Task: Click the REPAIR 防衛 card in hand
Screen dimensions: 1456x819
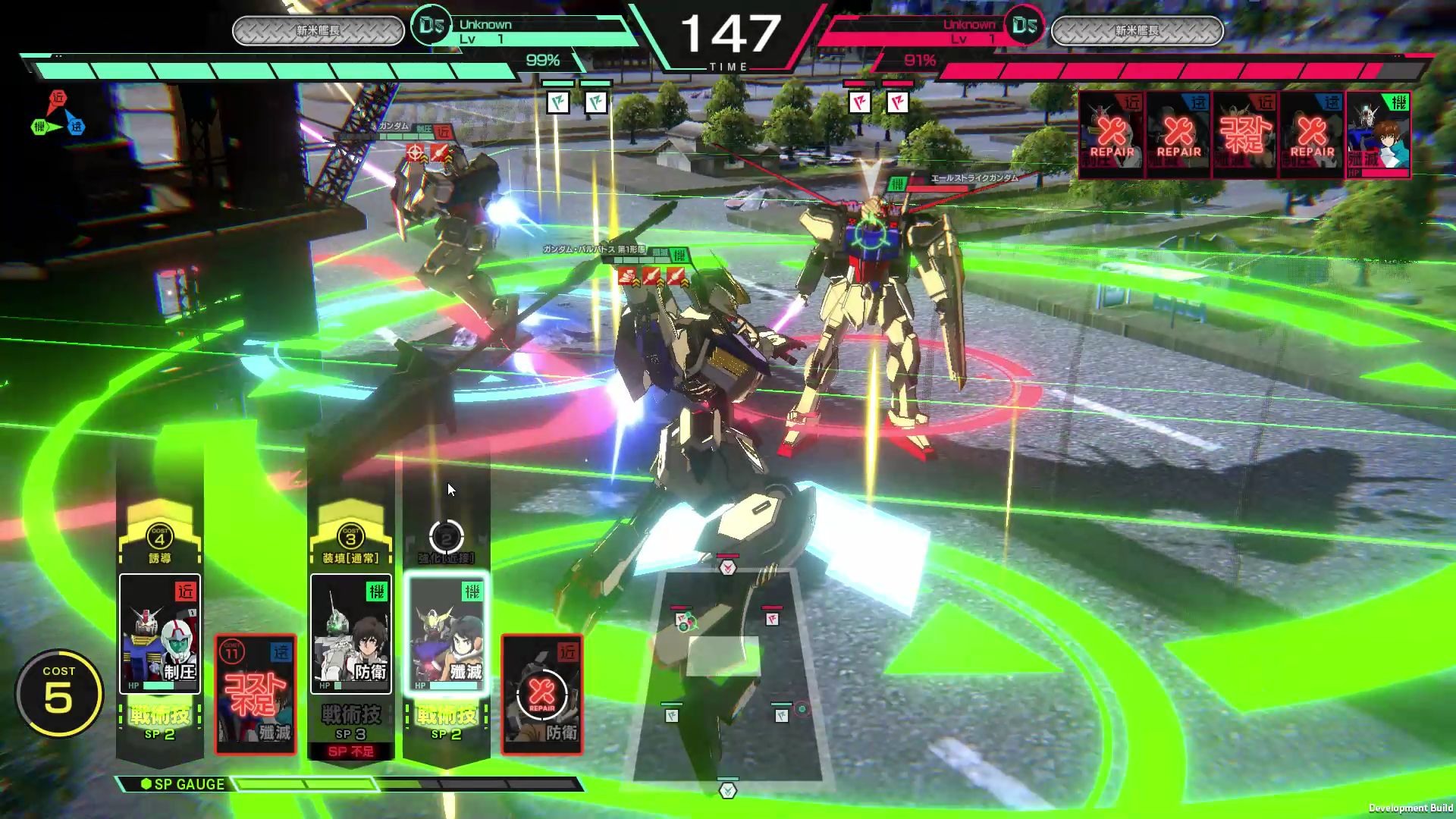Action: click(x=541, y=695)
